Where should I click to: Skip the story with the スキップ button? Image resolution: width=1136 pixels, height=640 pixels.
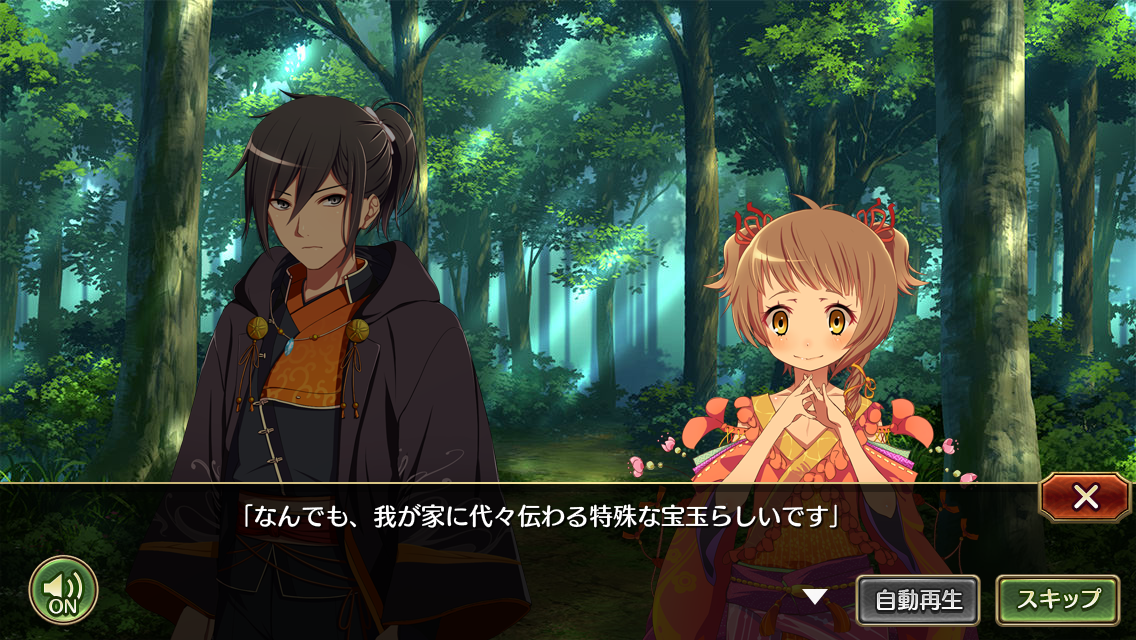click(x=1057, y=600)
